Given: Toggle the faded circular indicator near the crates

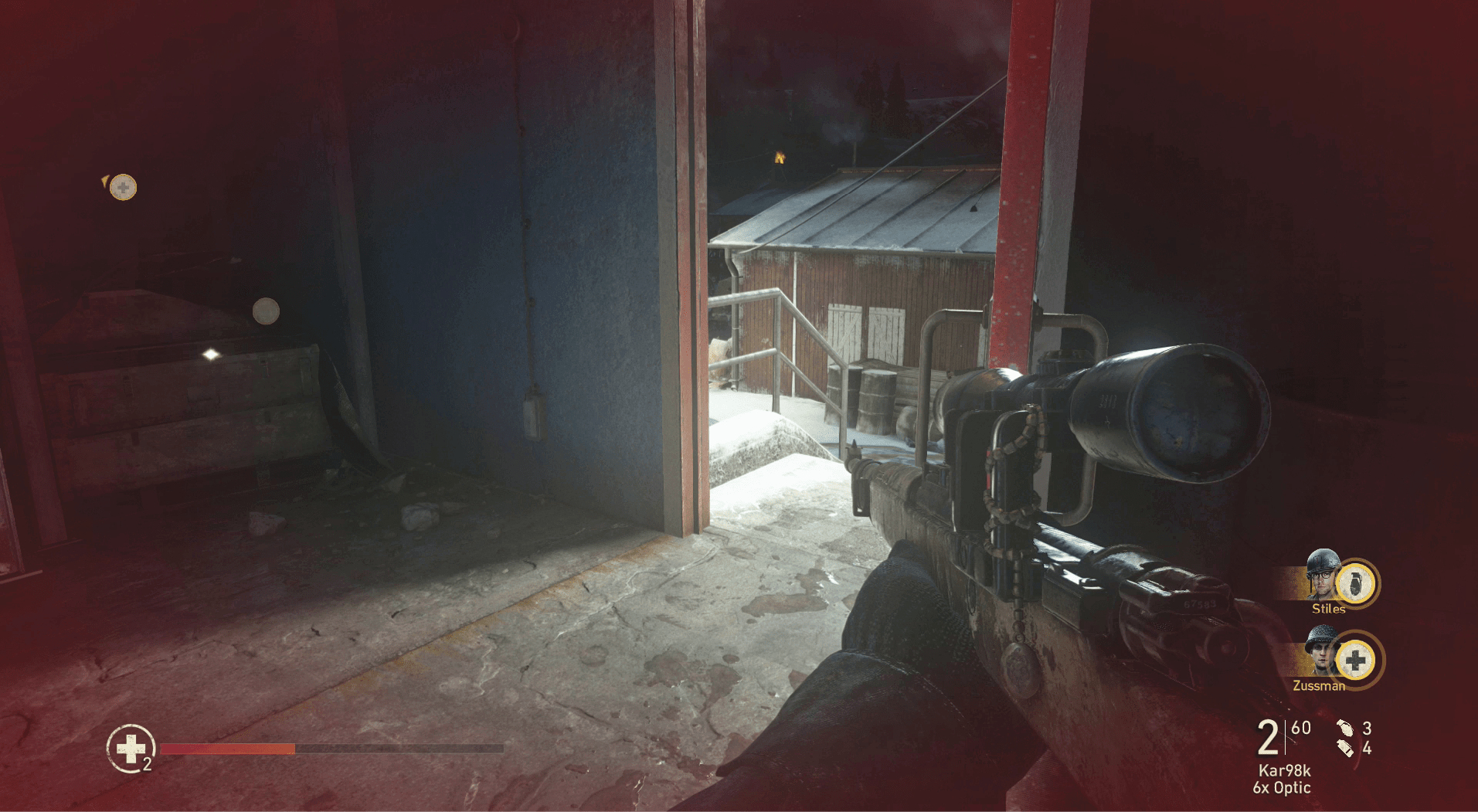Looking at the screenshot, I should point(265,310).
